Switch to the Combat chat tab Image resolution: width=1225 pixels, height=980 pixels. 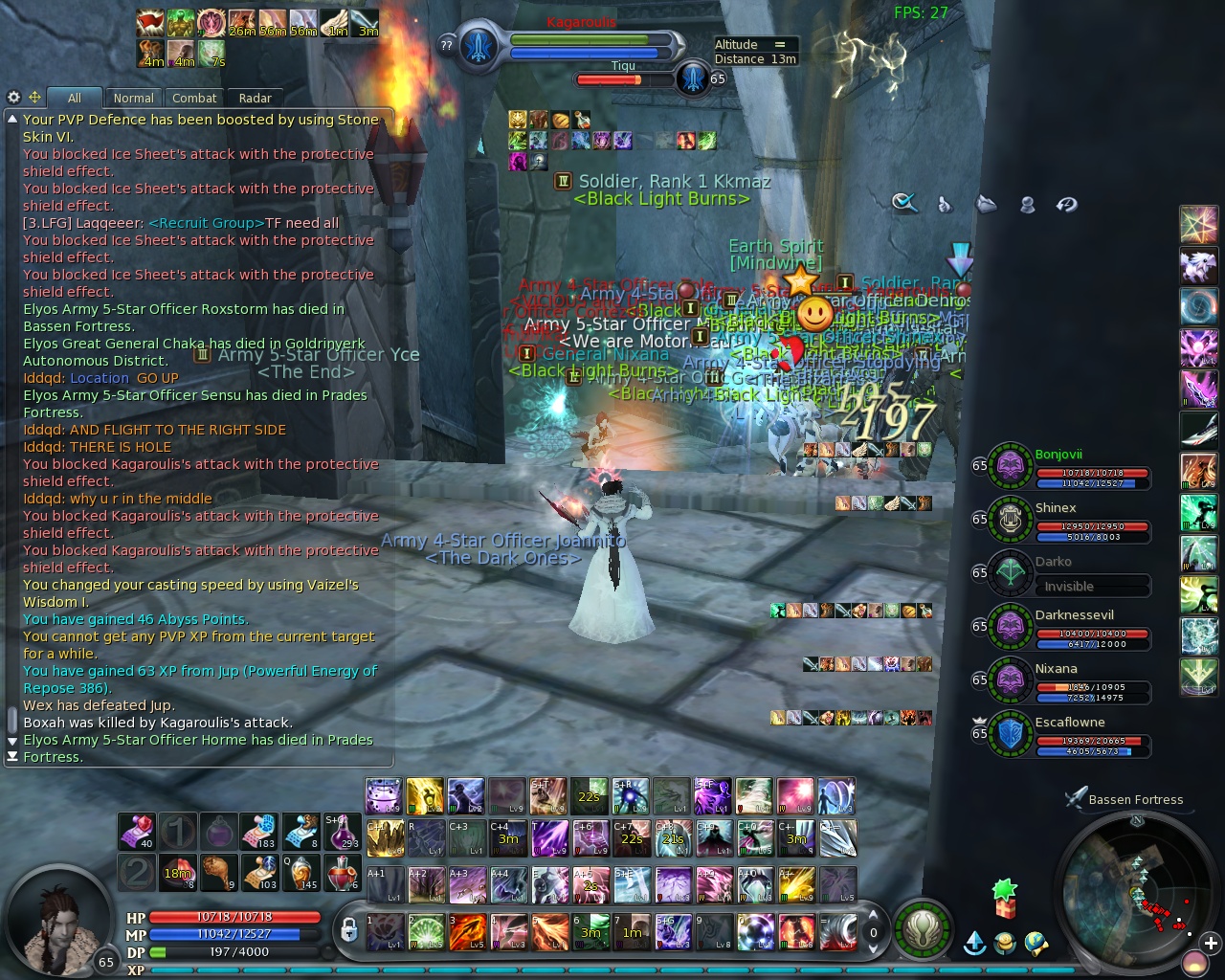[x=193, y=98]
